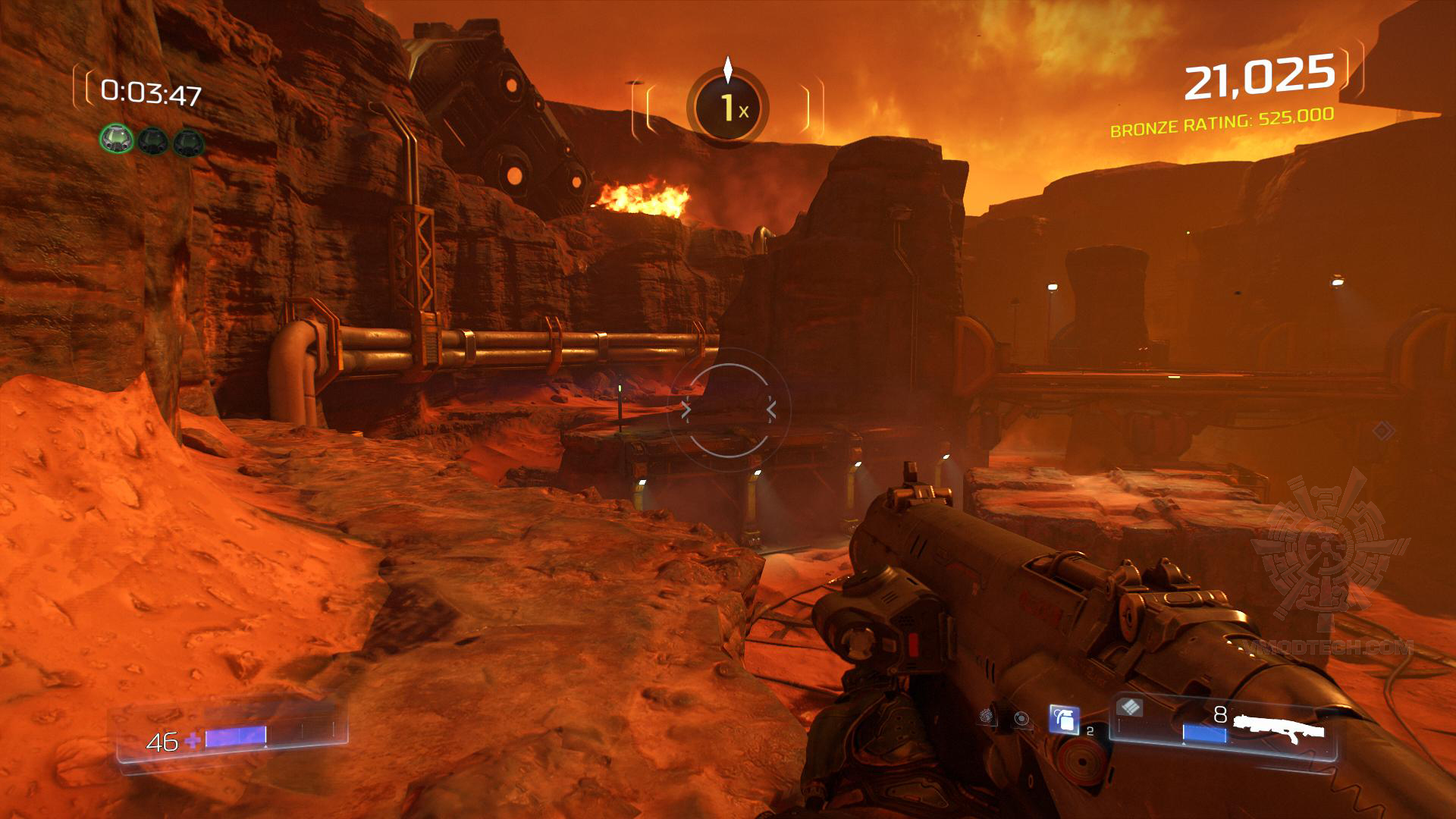Viewport: 1456px width, 819px height.
Task: Click the bright green helmet life icon
Action: 117,140
